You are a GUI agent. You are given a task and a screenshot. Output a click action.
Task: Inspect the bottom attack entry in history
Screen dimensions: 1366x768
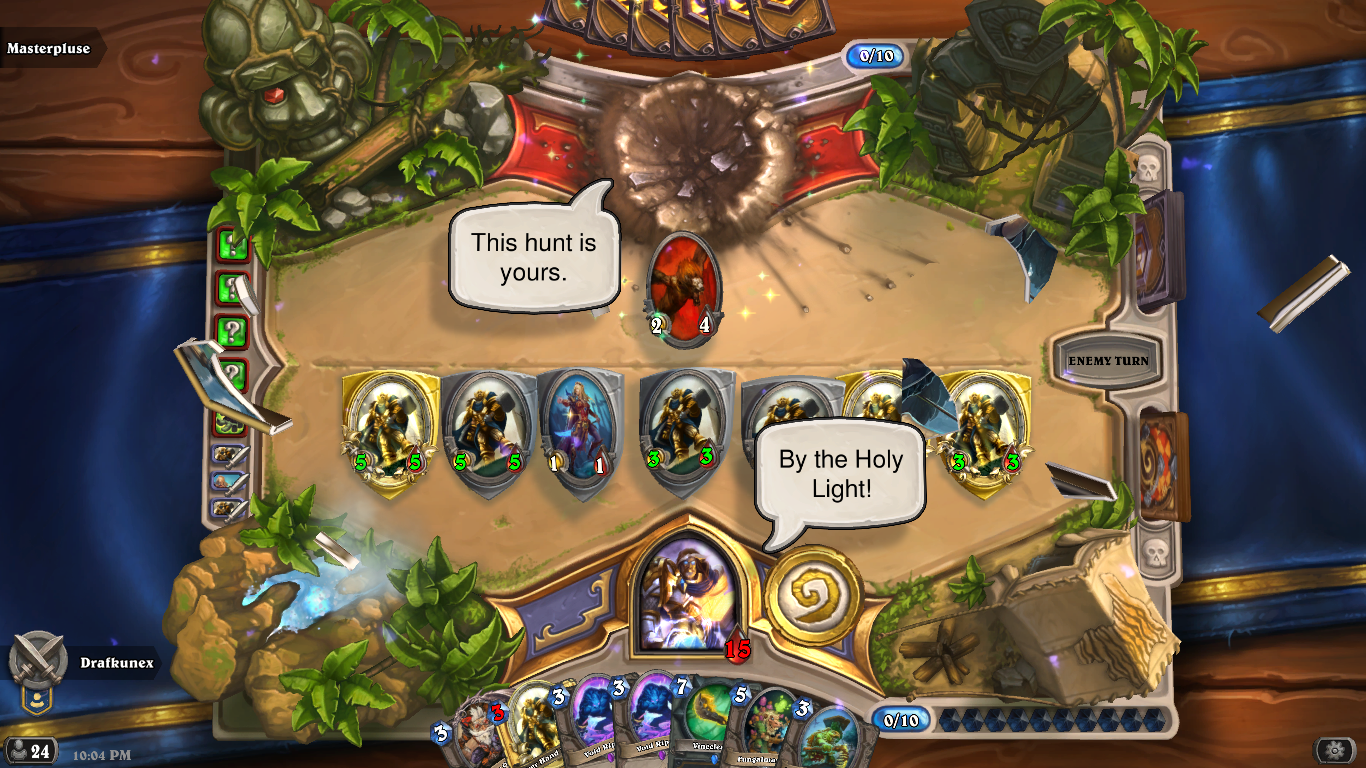[231, 507]
